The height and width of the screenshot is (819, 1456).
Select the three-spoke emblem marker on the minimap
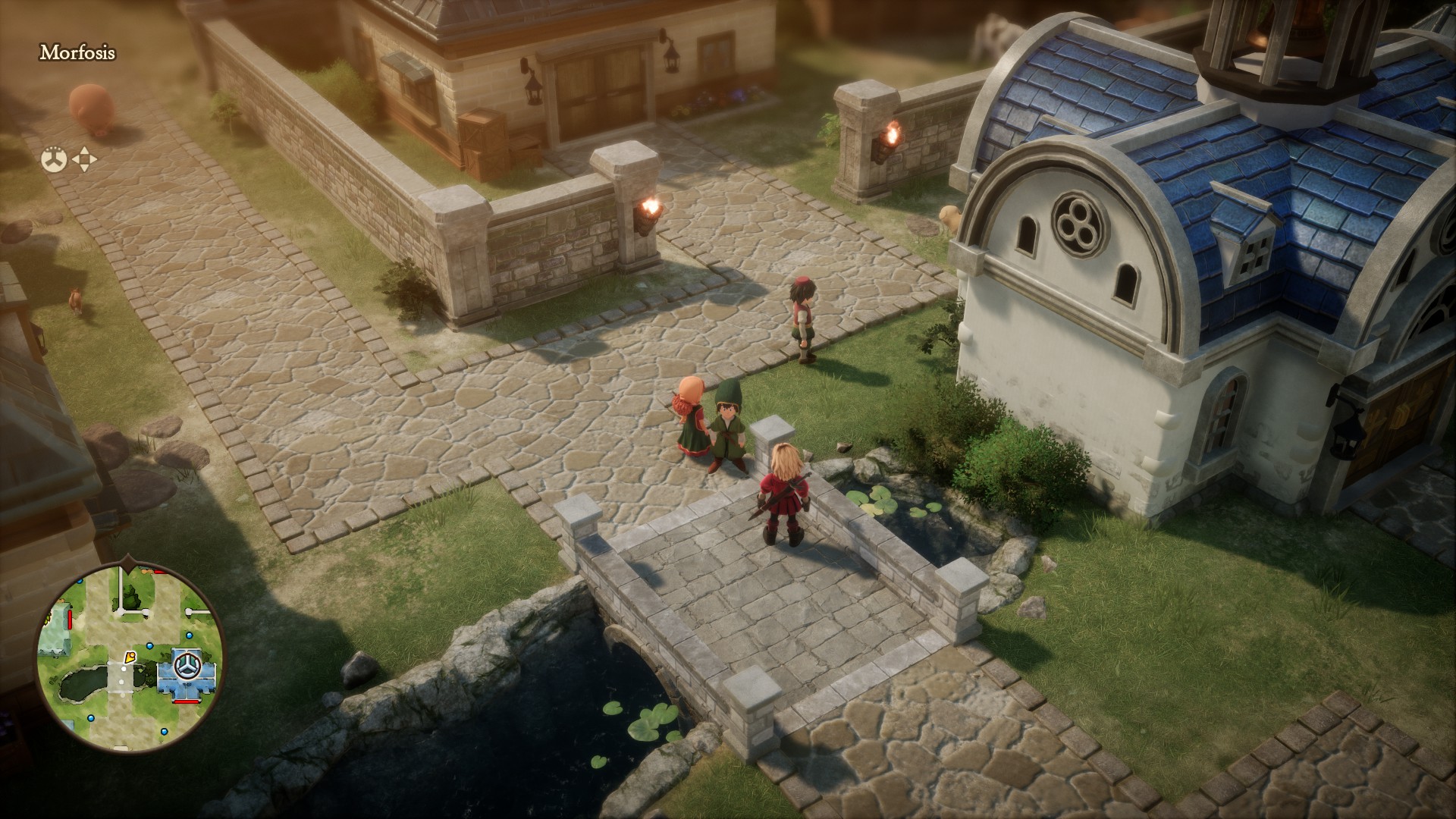(x=187, y=667)
